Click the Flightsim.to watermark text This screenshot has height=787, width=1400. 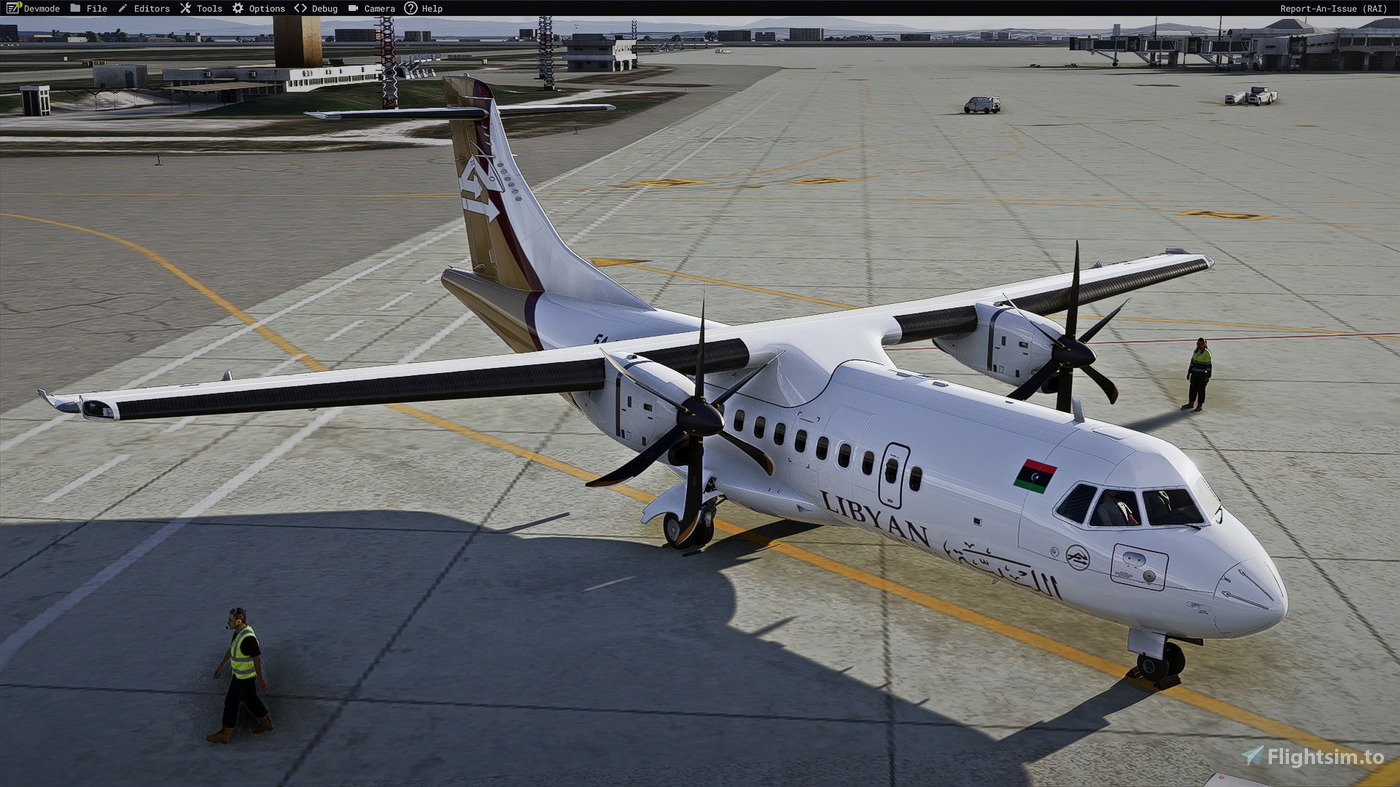1325,757
